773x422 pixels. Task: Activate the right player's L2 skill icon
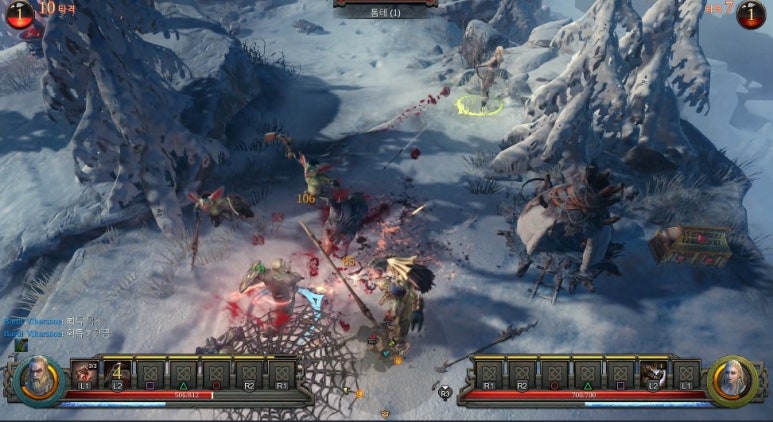tap(654, 374)
